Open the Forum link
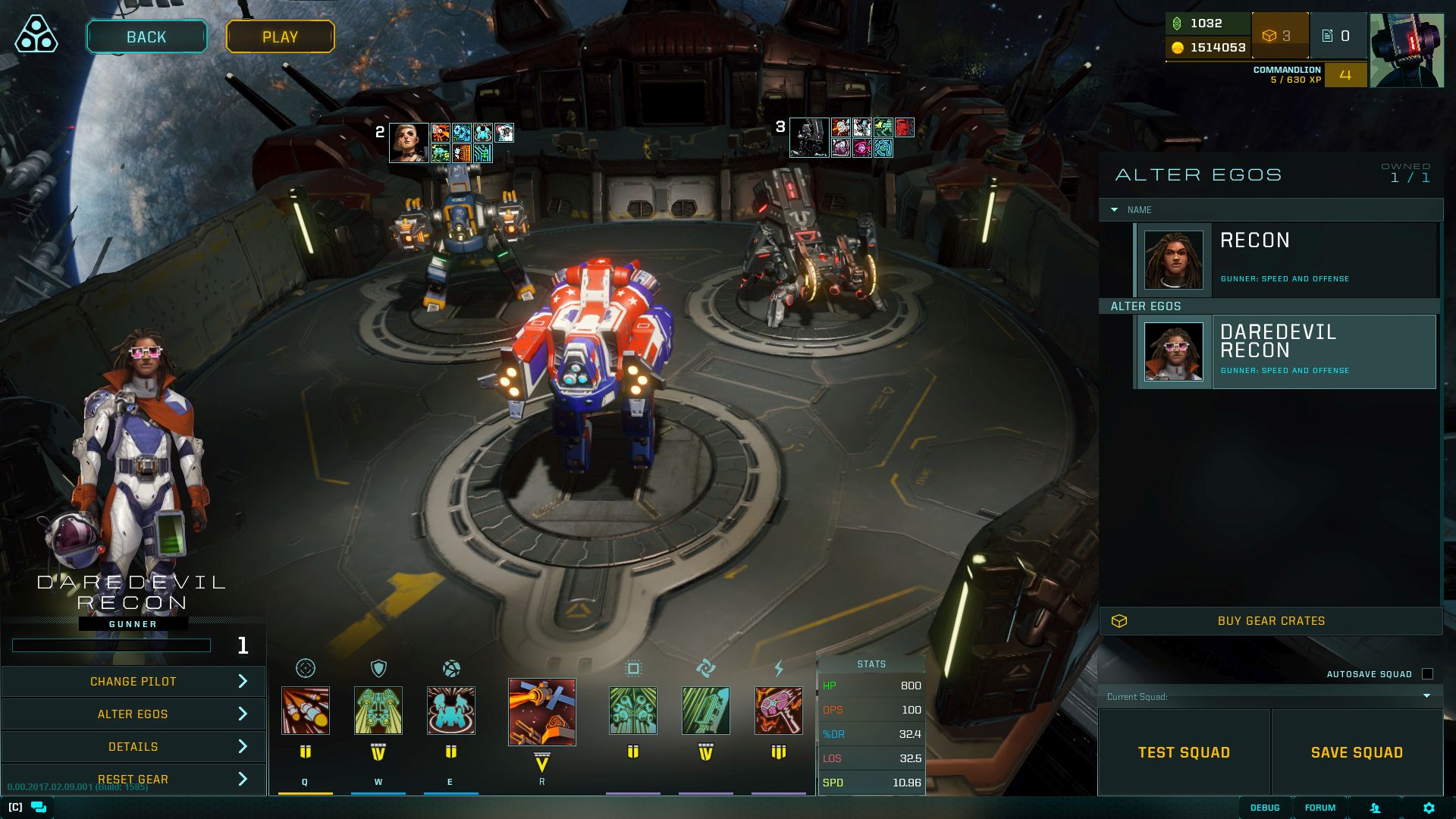 [1319, 808]
